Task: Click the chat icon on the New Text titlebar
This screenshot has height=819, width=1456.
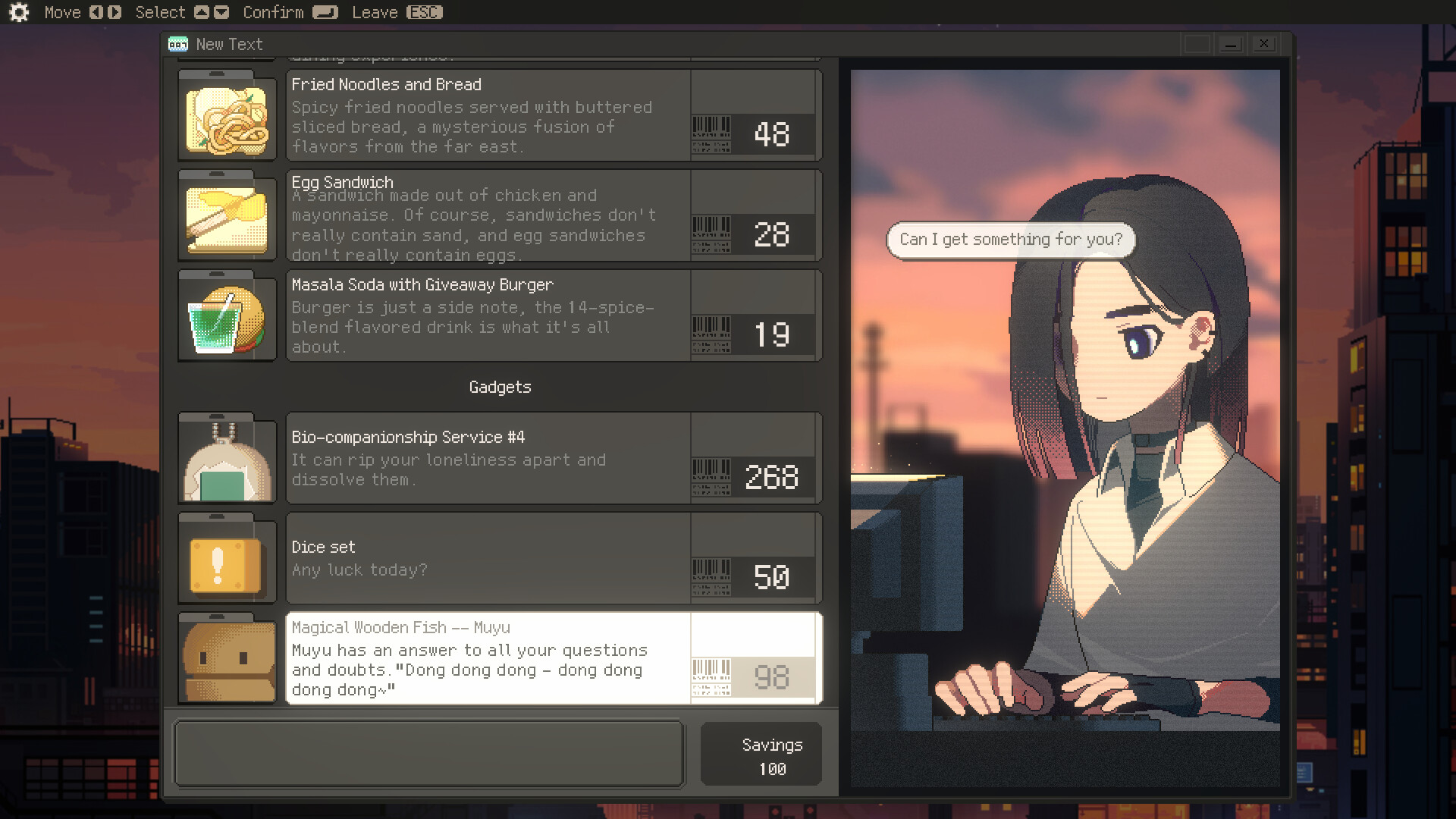Action: 177,44
